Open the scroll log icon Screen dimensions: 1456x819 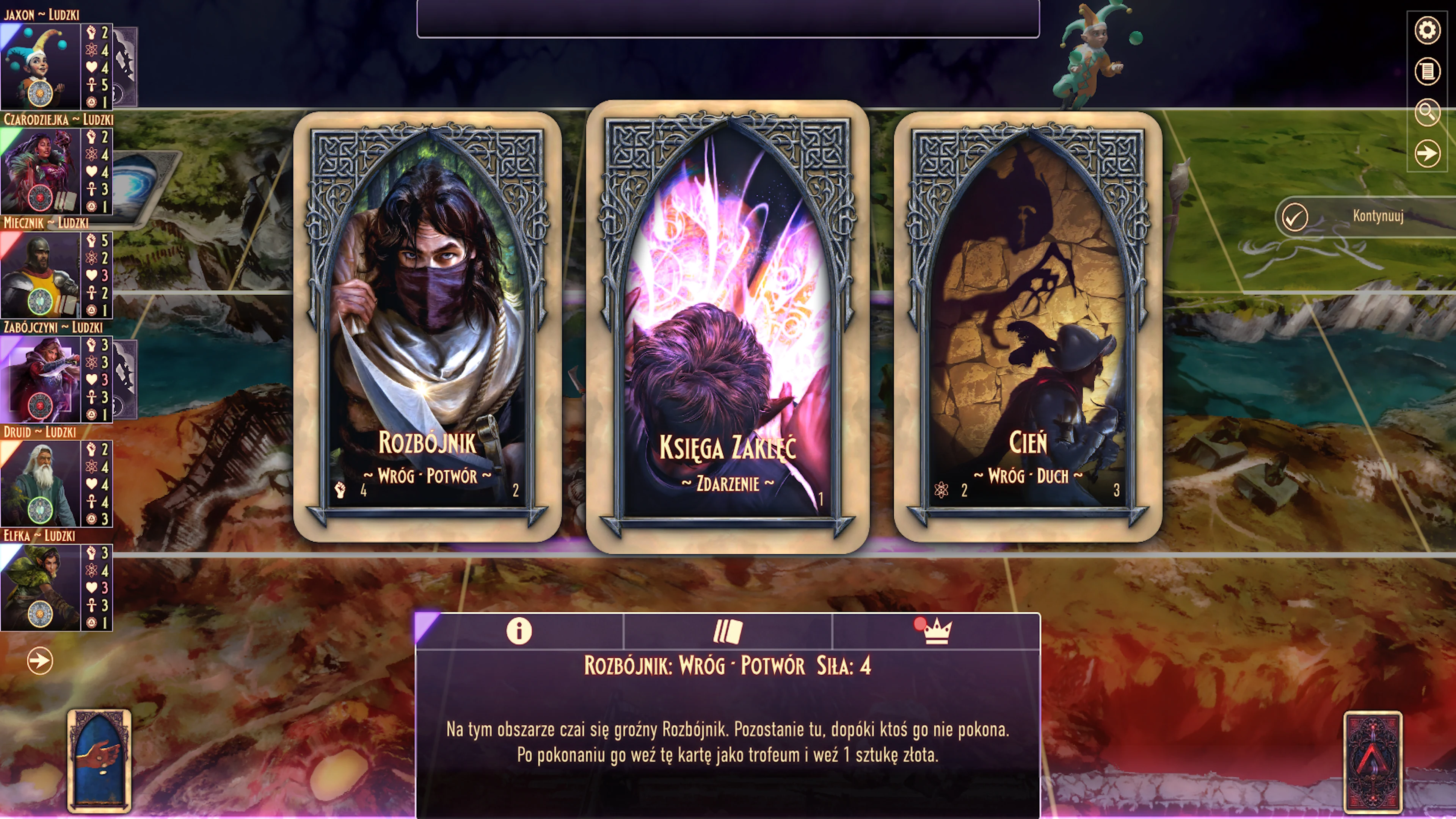click(x=1427, y=72)
